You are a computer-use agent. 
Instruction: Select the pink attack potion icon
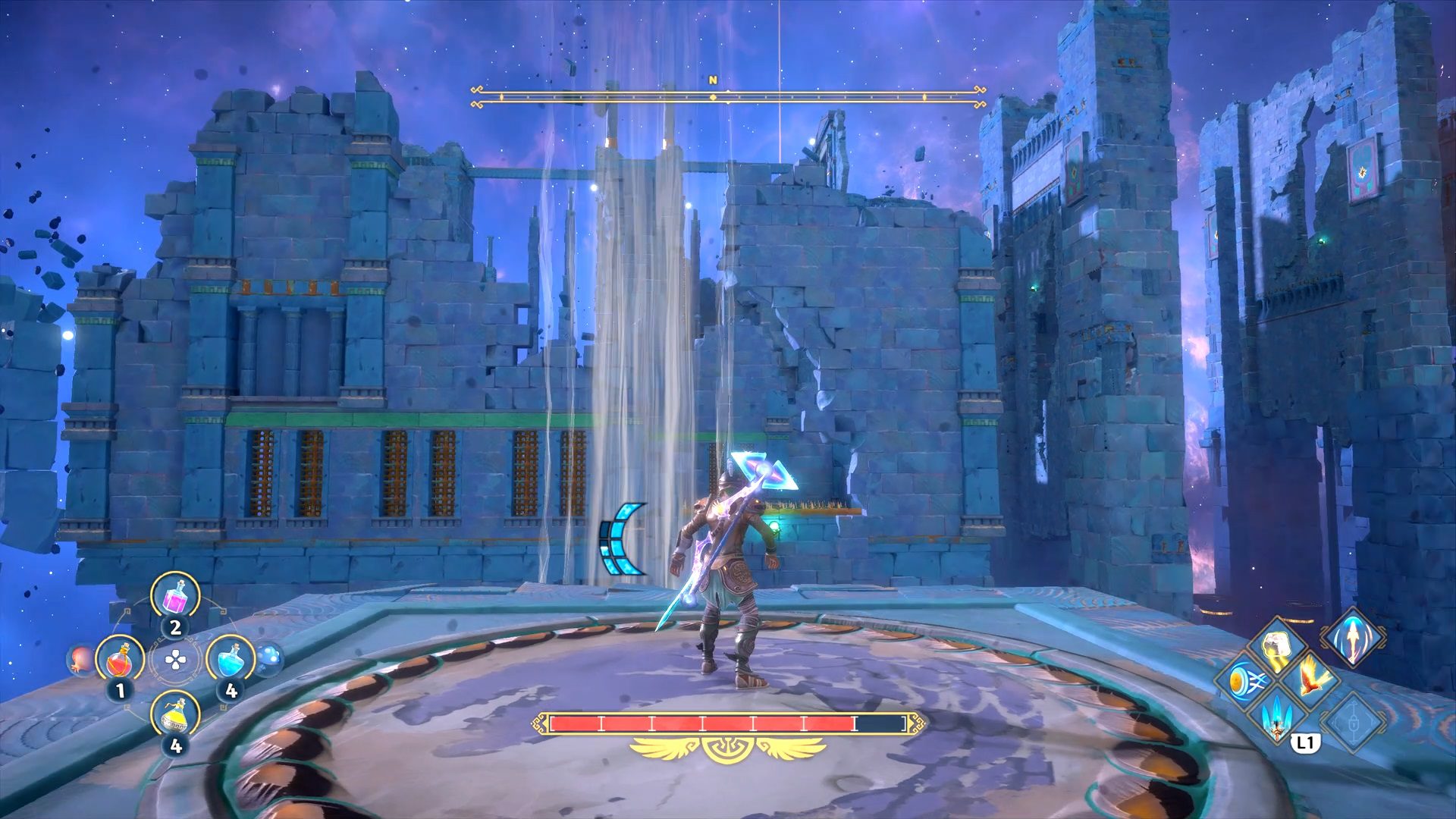pyautogui.click(x=174, y=599)
